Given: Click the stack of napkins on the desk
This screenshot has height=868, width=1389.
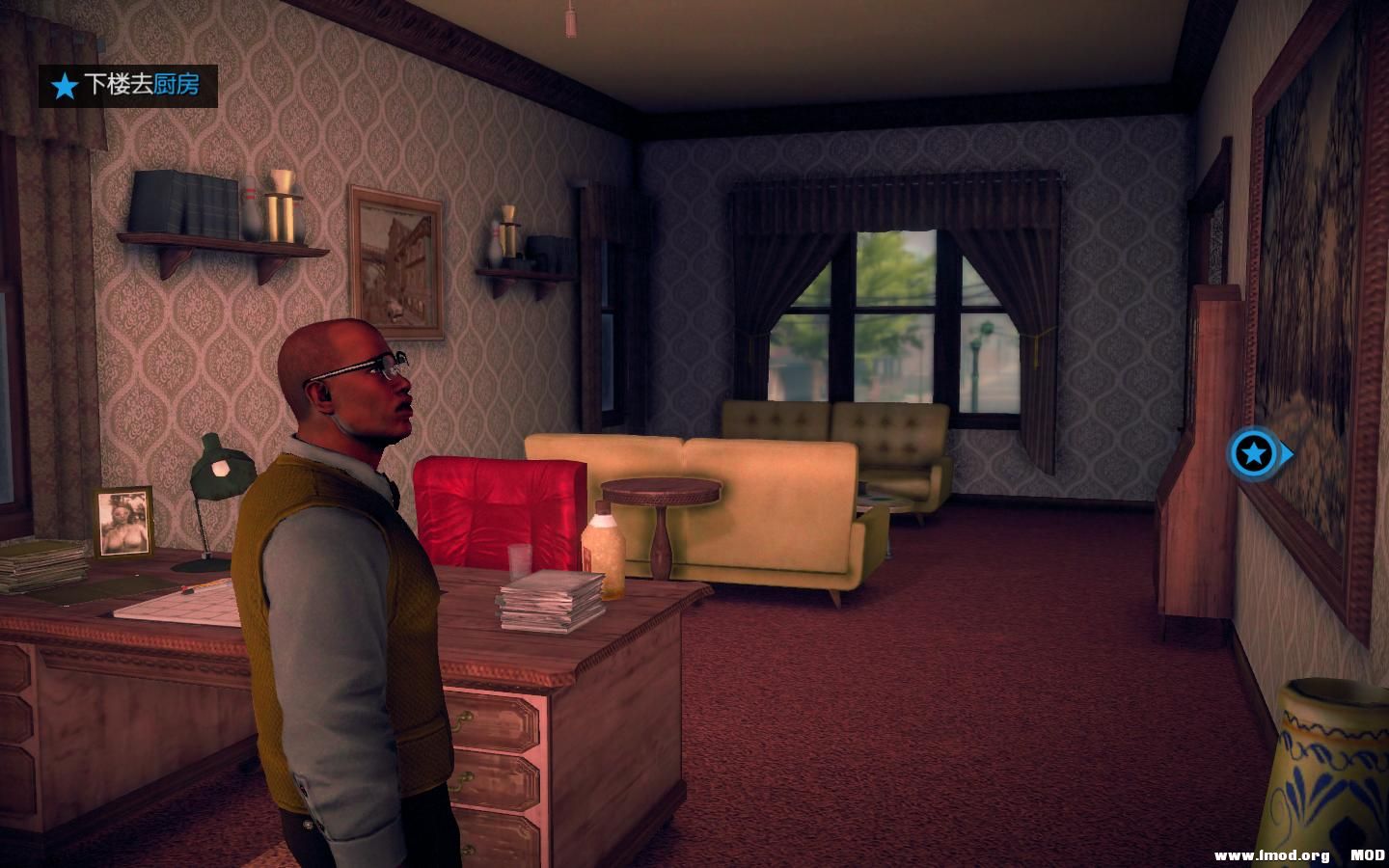Looking at the screenshot, I should coord(550,598).
